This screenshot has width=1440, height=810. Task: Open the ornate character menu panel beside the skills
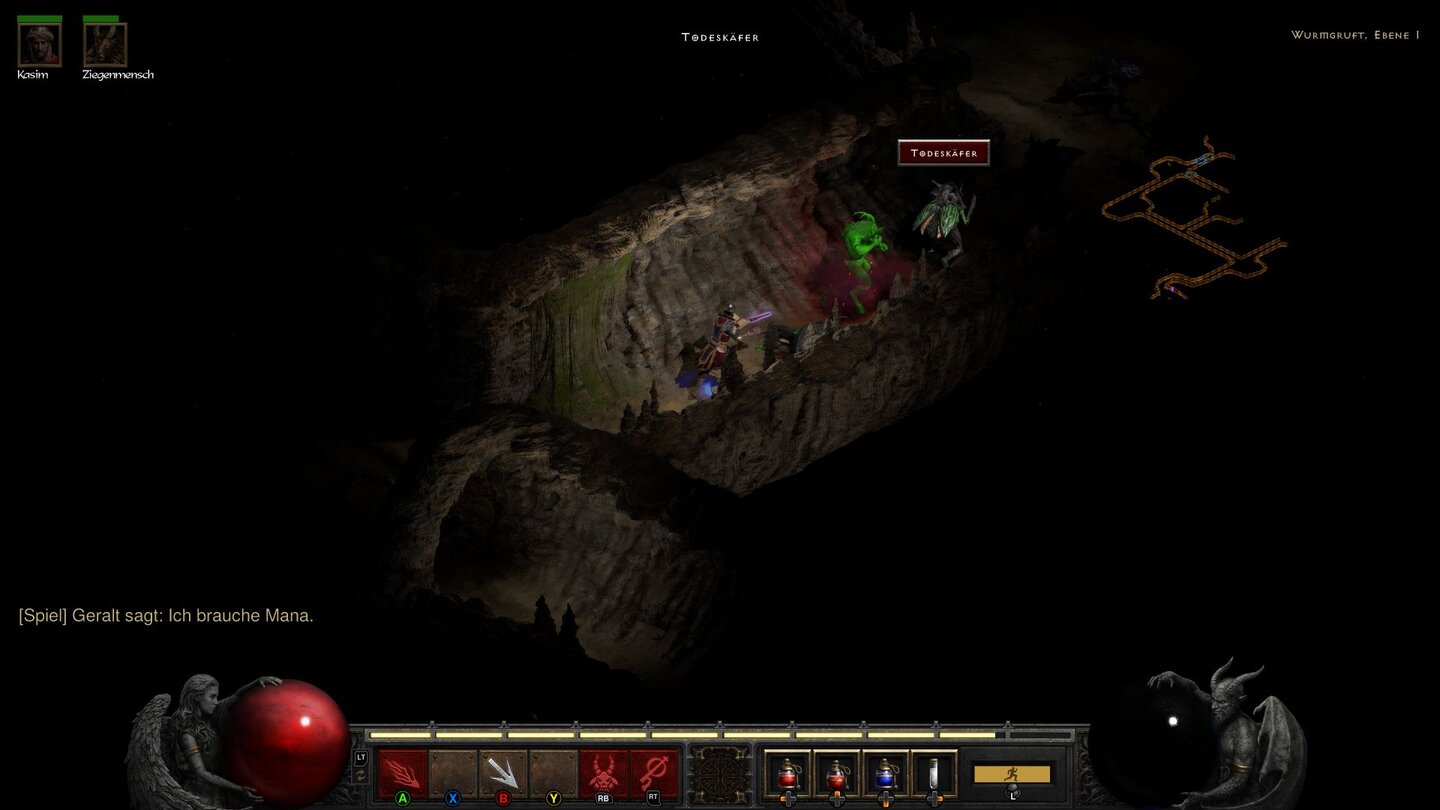tap(718, 777)
